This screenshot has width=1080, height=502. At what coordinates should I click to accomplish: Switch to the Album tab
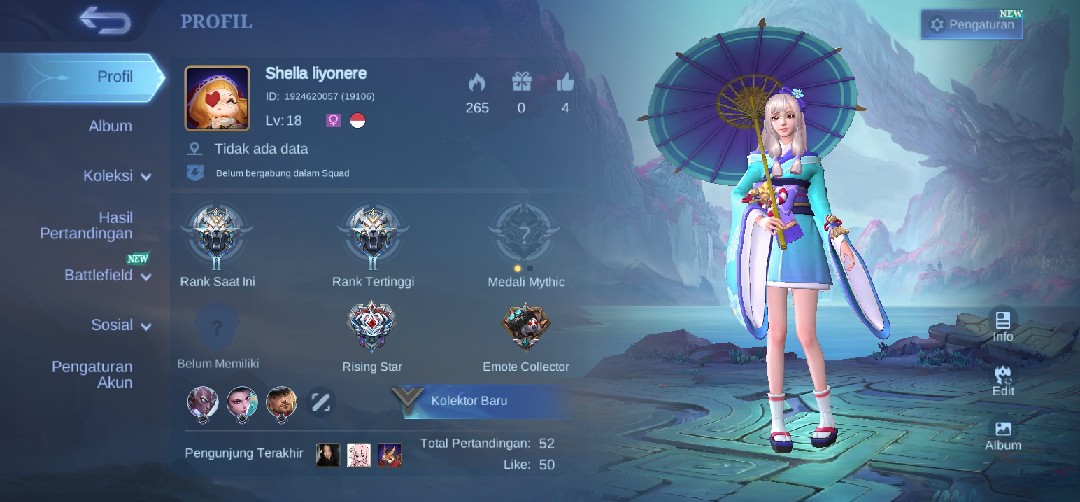point(110,126)
